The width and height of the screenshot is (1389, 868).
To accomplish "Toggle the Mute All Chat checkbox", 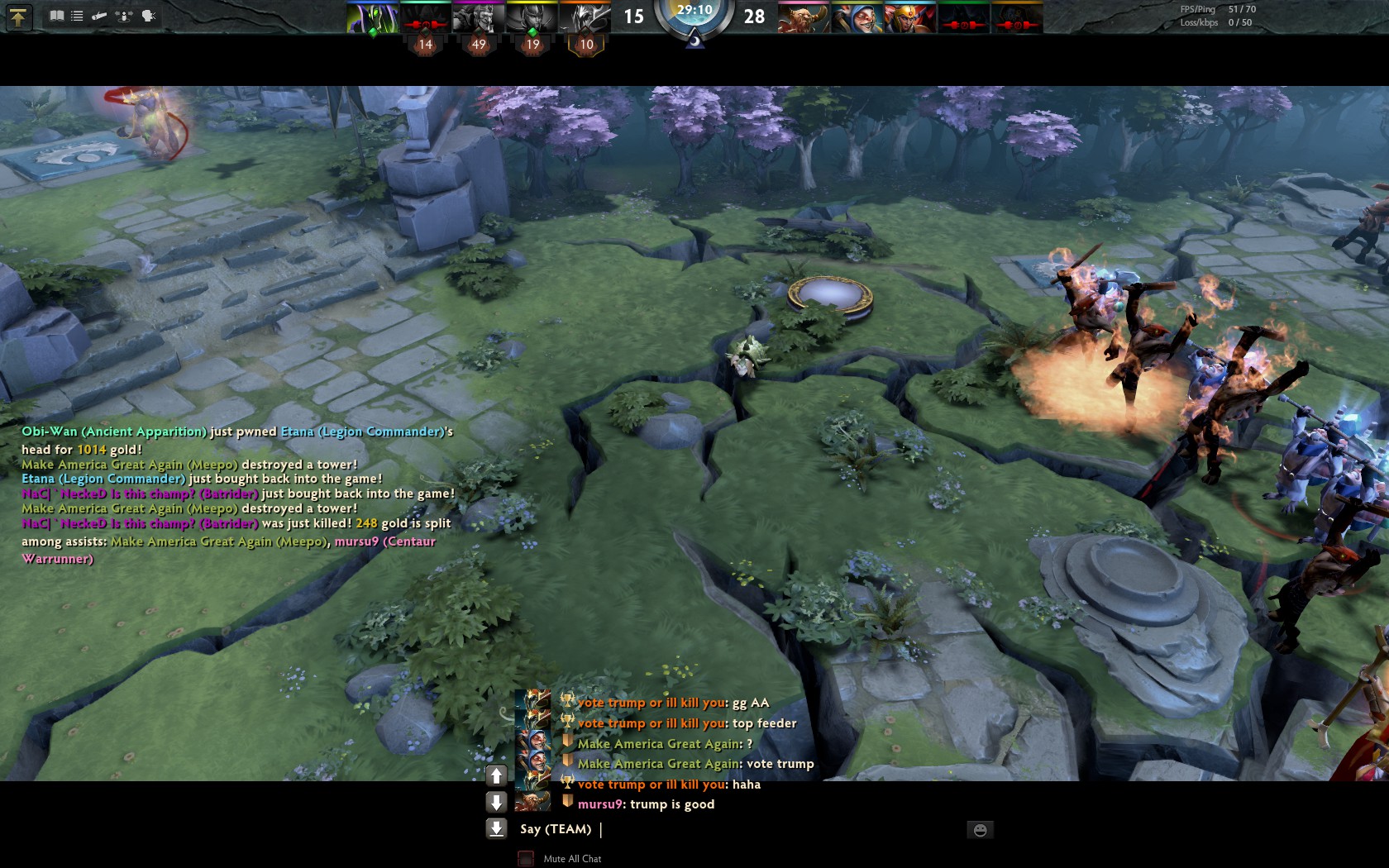I will (526, 859).
